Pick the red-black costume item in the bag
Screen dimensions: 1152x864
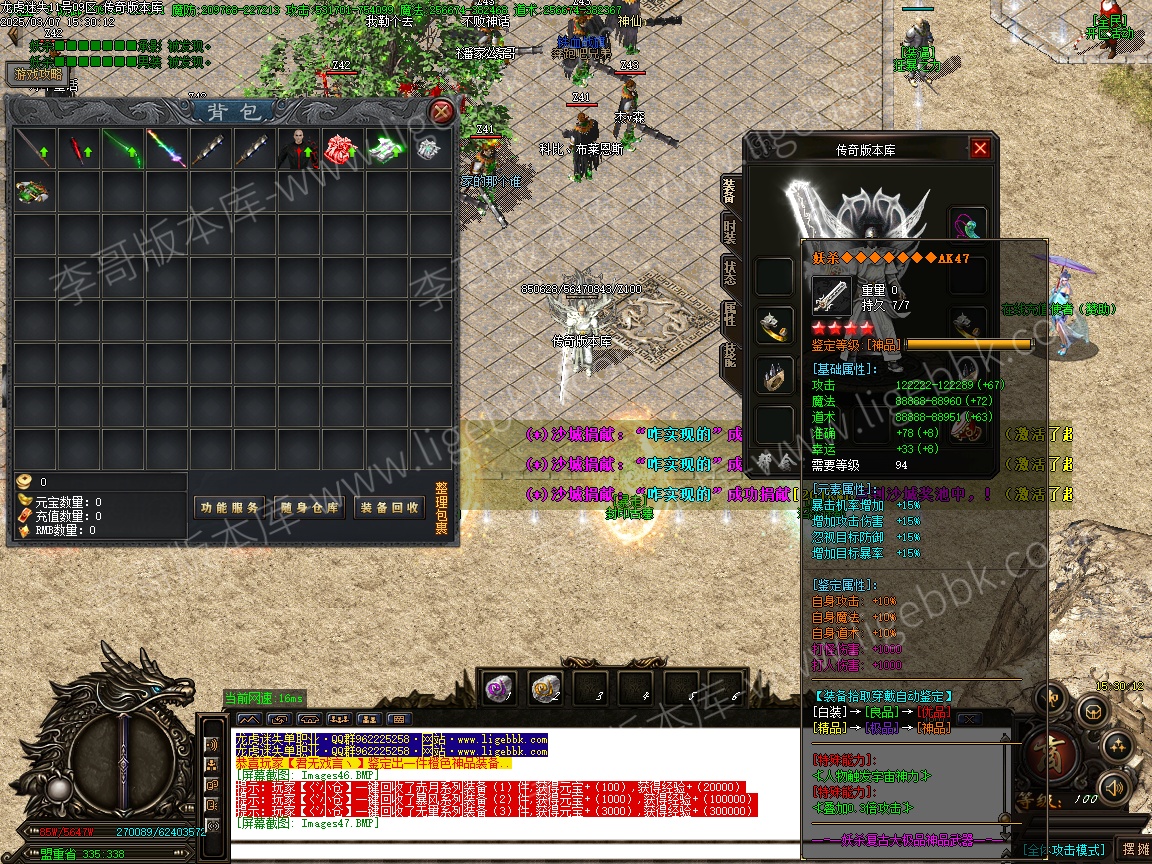click(x=298, y=149)
